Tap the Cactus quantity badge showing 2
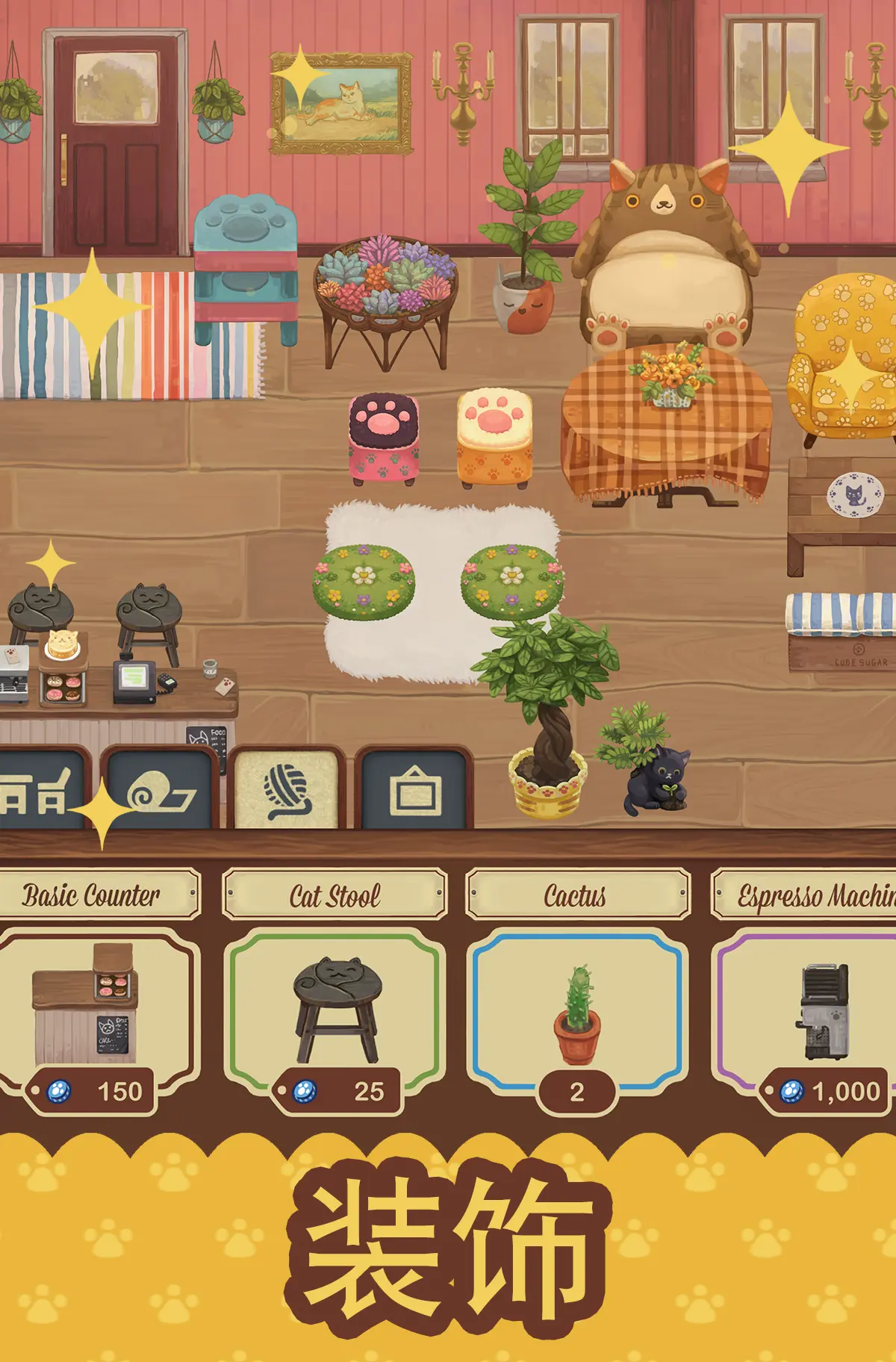Screen dimensions: 896x1362 [576, 1092]
